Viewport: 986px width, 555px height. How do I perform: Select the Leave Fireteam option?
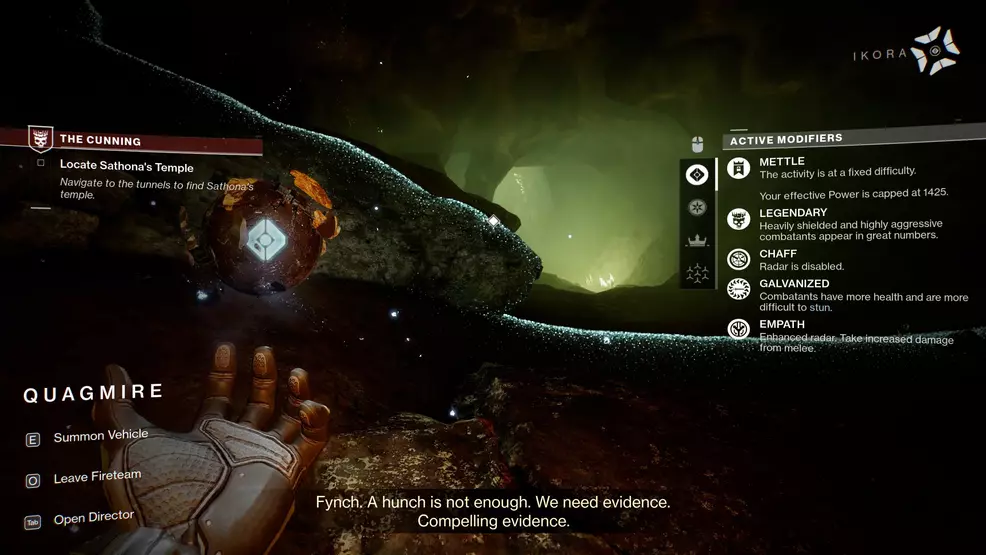(x=97, y=478)
